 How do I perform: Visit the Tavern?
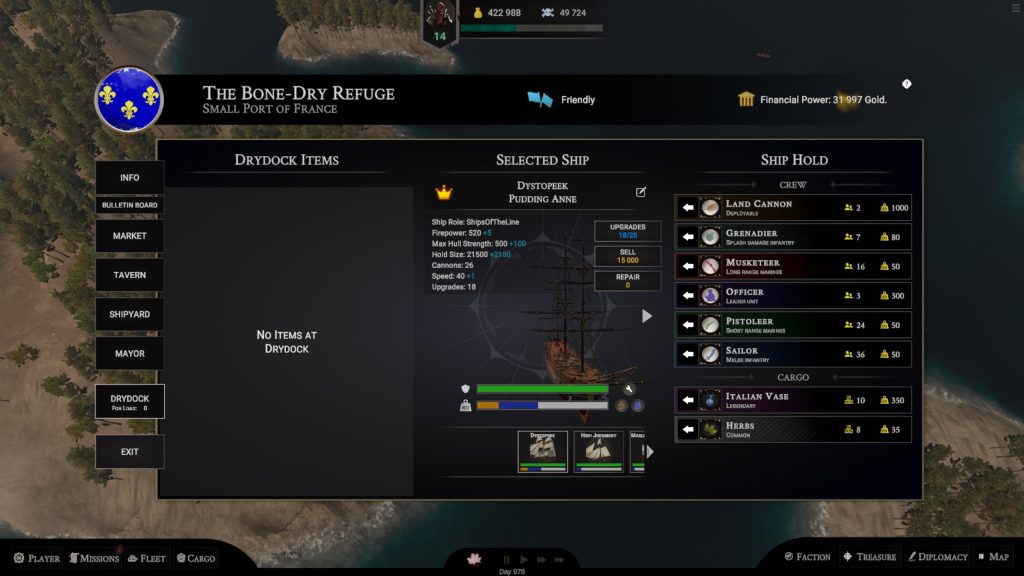tap(130, 275)
